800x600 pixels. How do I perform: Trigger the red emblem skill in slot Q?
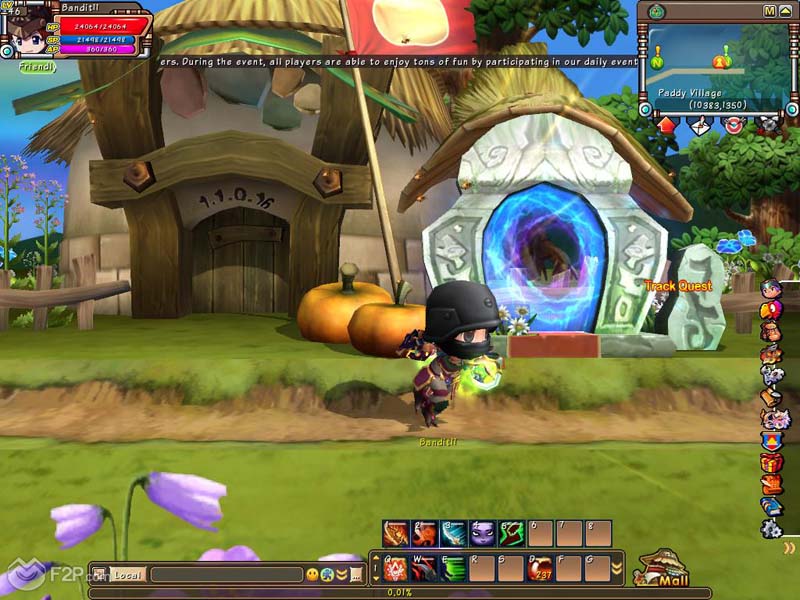coord(394,569)
